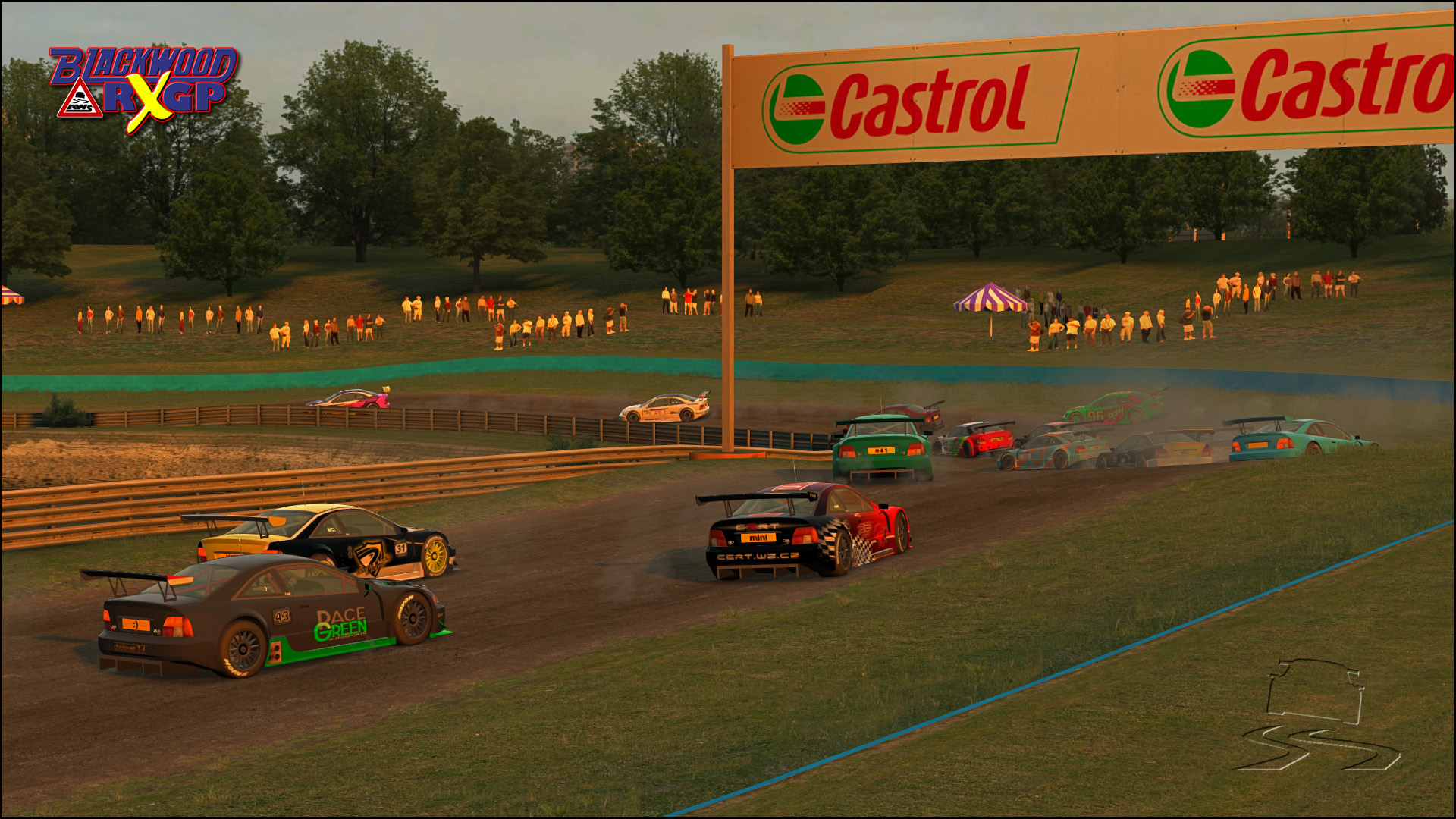Click the Blackwood RXGP logo
The height and width of the screenshot is (819, 1456).
pyautogui.click(x=144, y=87)
